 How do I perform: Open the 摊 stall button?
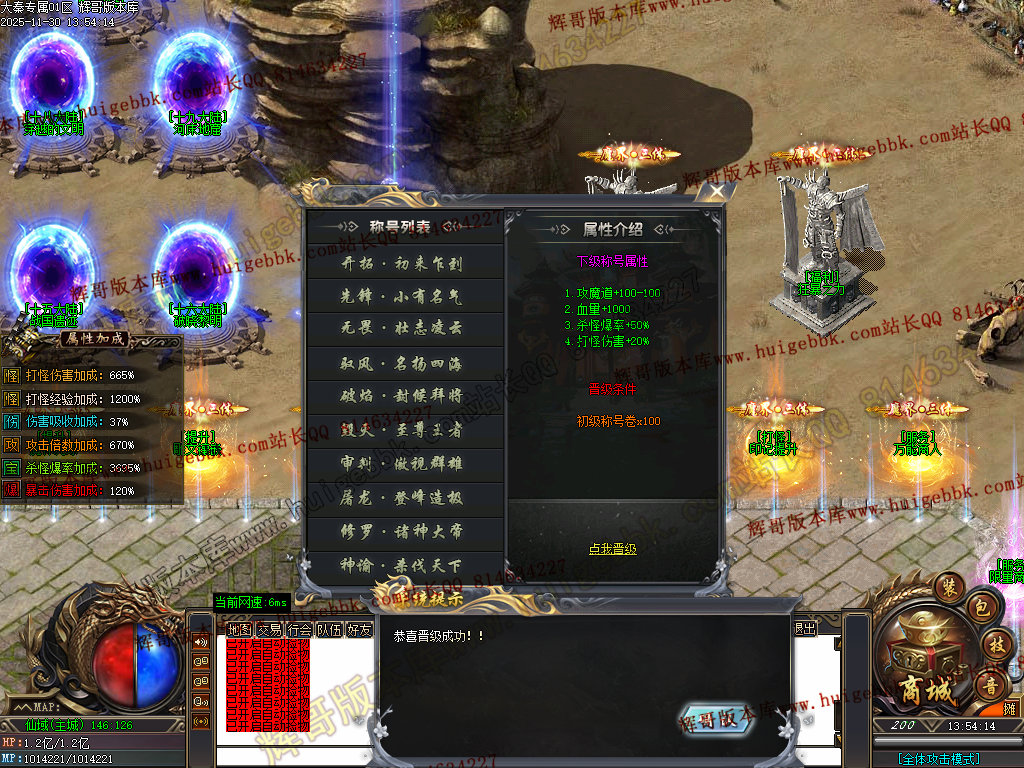1009,708
